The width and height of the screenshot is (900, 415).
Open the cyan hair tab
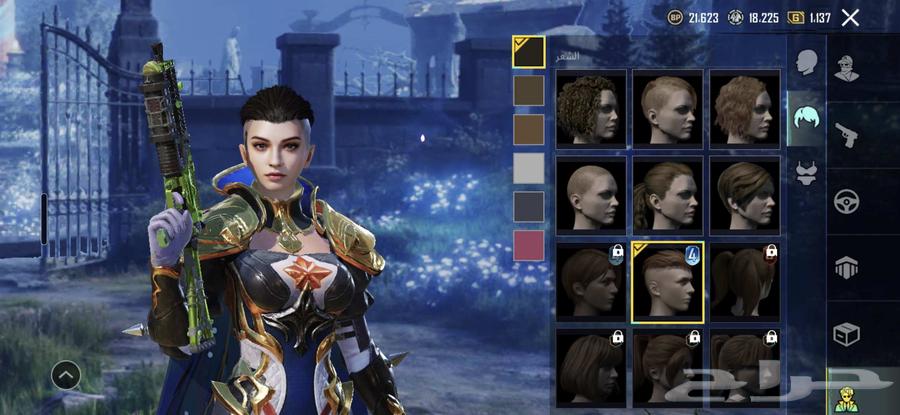tap(806, 120)
